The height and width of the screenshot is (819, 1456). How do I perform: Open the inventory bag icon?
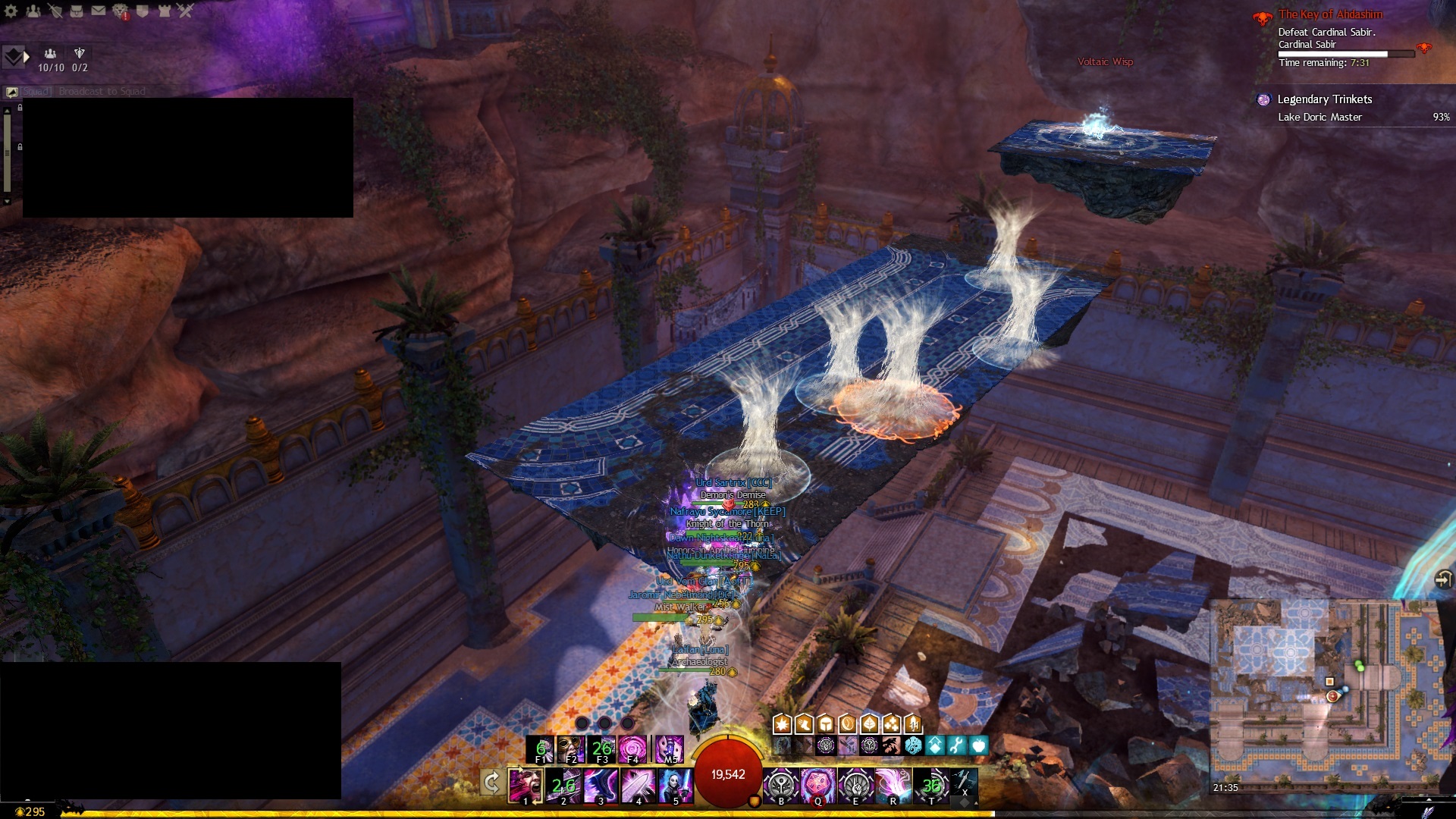pyautogui.click(x=77, y=11)
